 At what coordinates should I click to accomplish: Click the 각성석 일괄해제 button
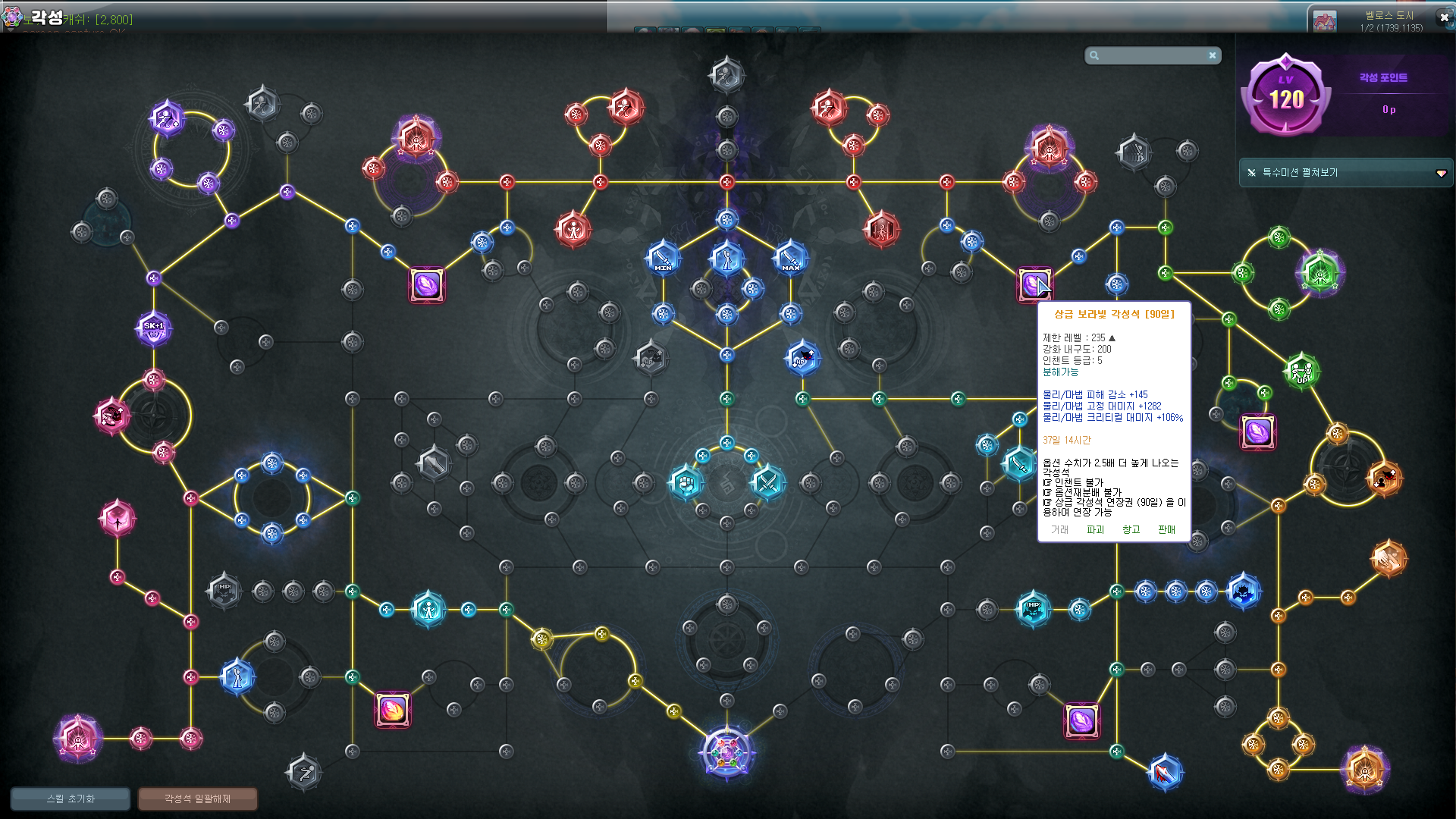tap(197, 799)
